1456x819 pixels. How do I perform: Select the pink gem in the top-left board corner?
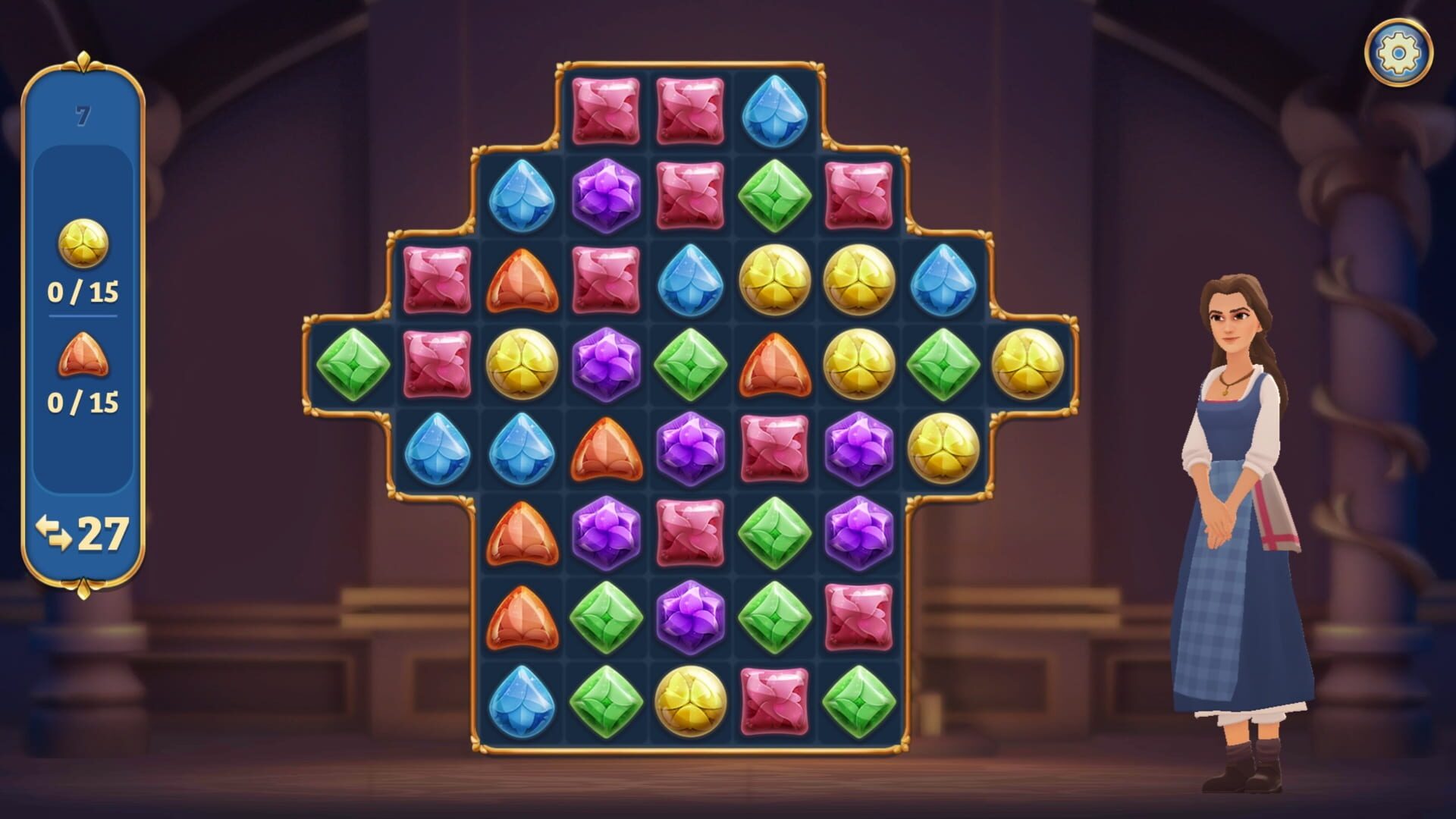[603, 110]
